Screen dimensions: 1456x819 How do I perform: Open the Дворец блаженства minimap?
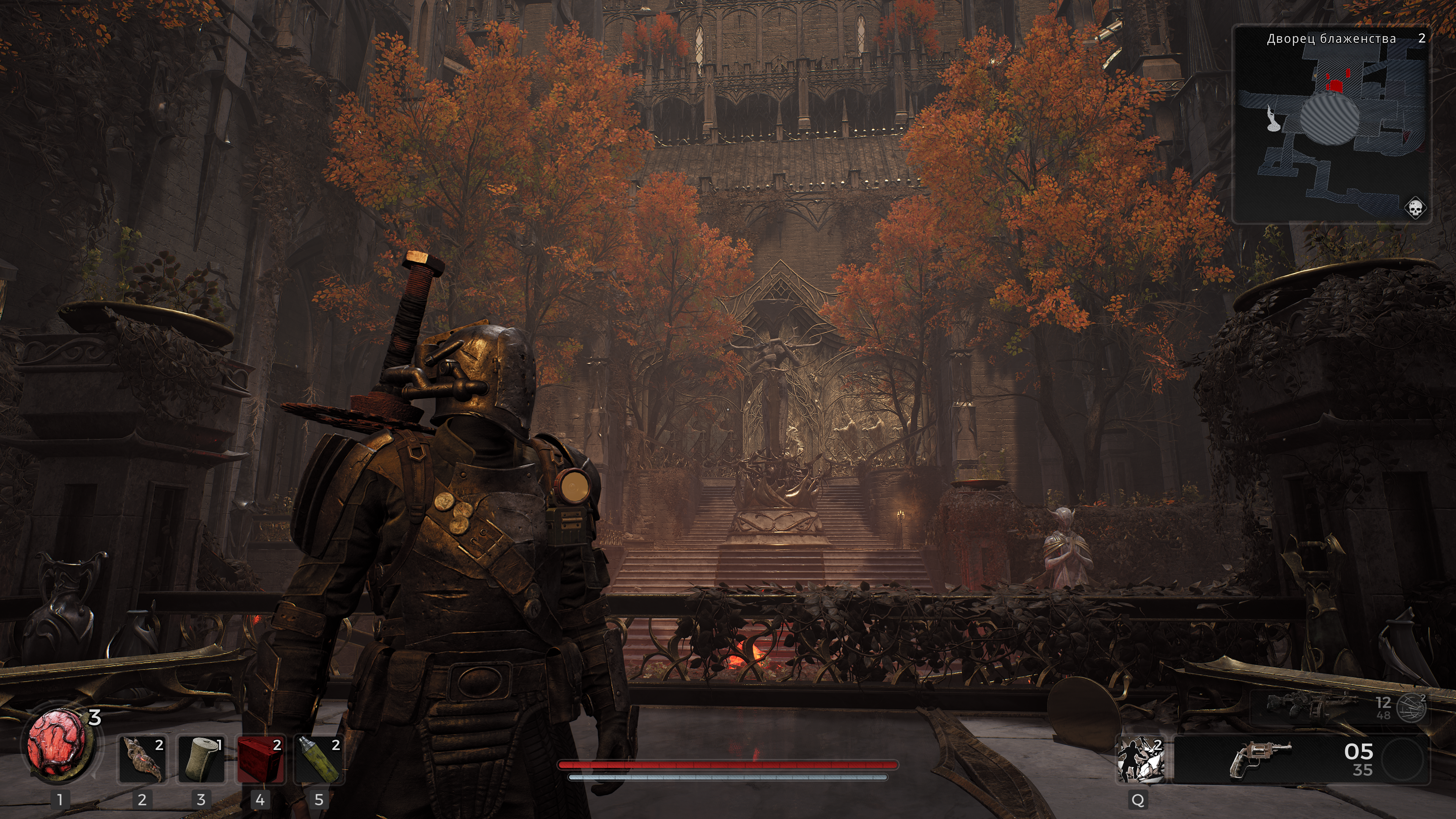click(1332, 124)
